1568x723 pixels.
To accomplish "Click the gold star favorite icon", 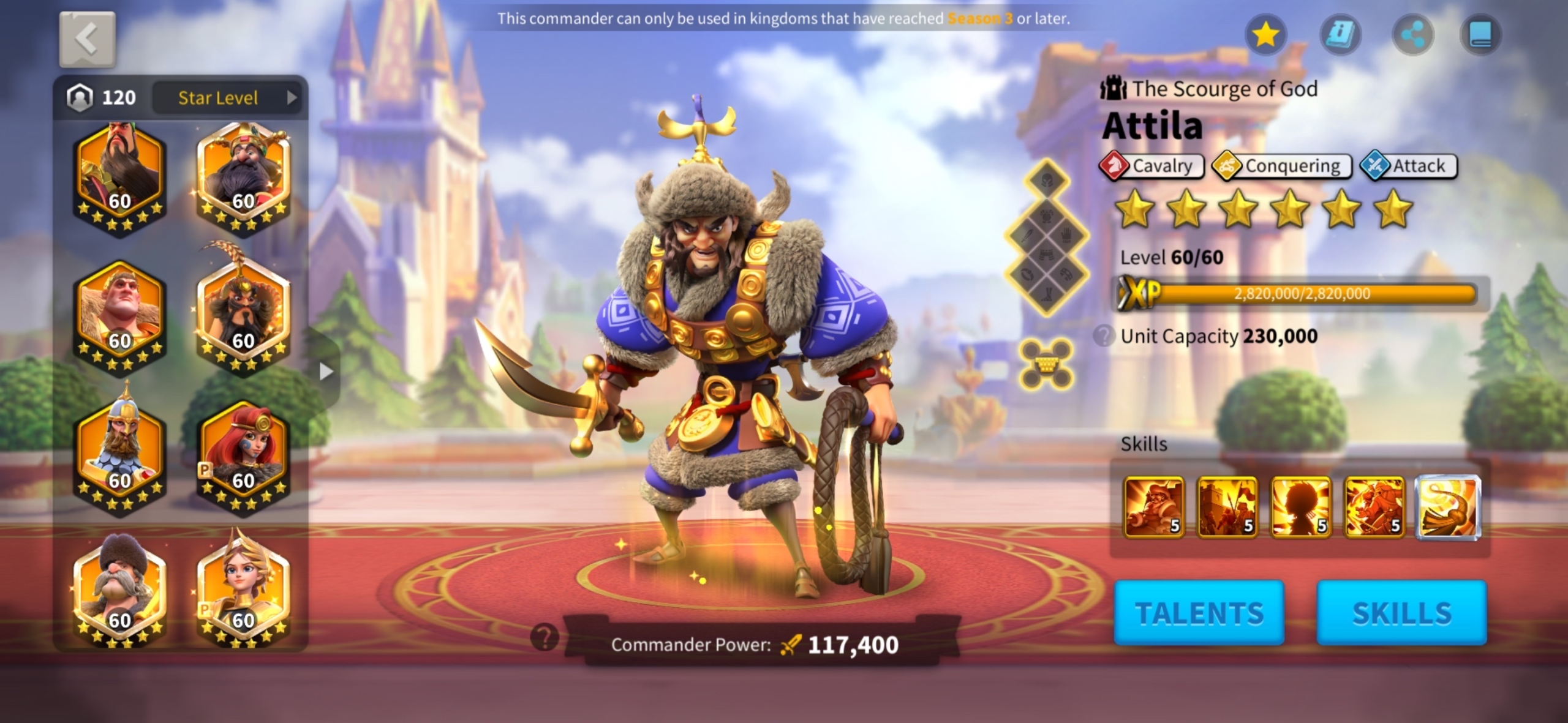I will [x=1265, y=35].
